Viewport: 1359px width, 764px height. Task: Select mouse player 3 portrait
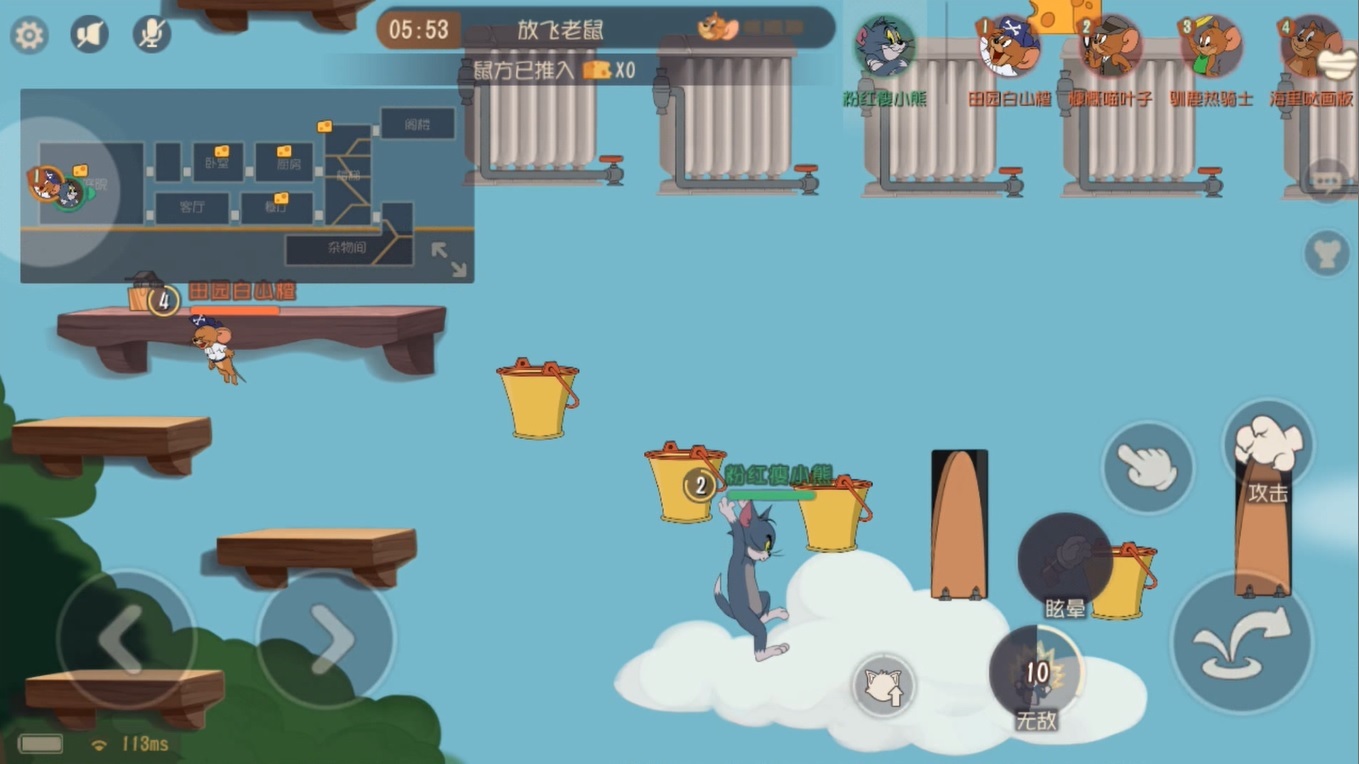(x=1211, y=47)
